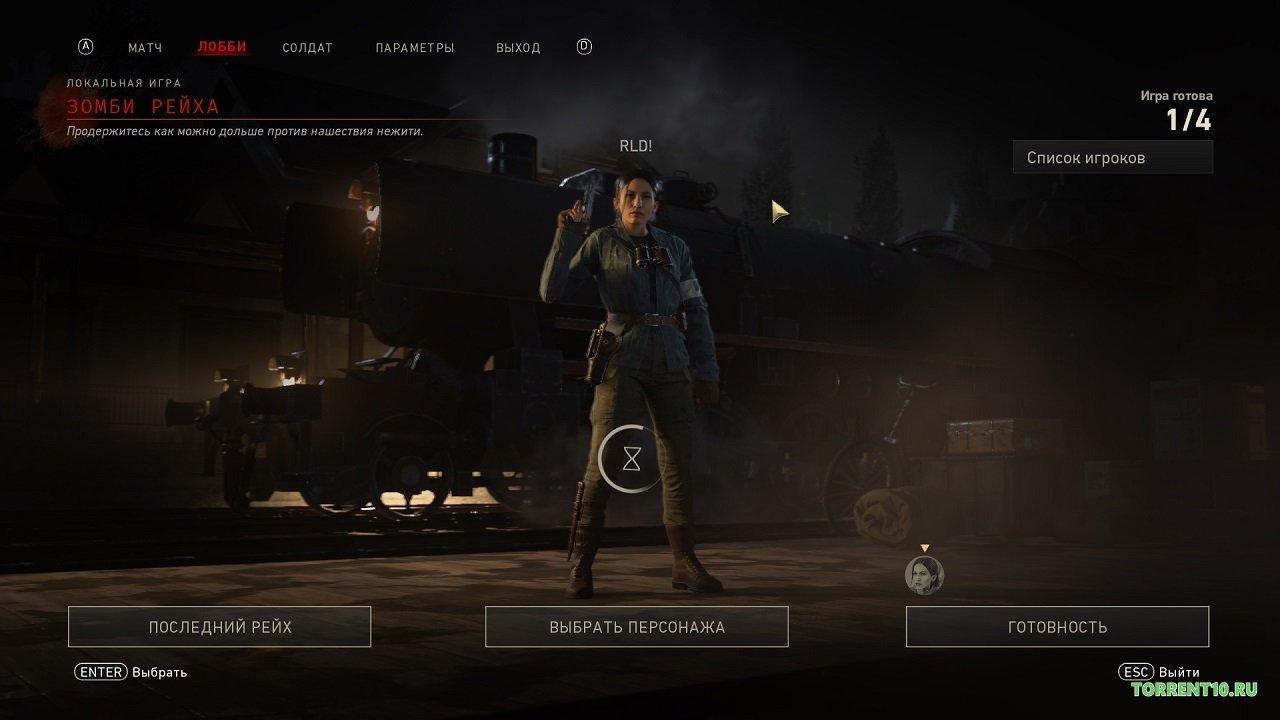This screenshot has height=720, width=1280.
Task: Expand the yellow arrow above the portrait
Action: pyautogui.click(x=924, y=548)
